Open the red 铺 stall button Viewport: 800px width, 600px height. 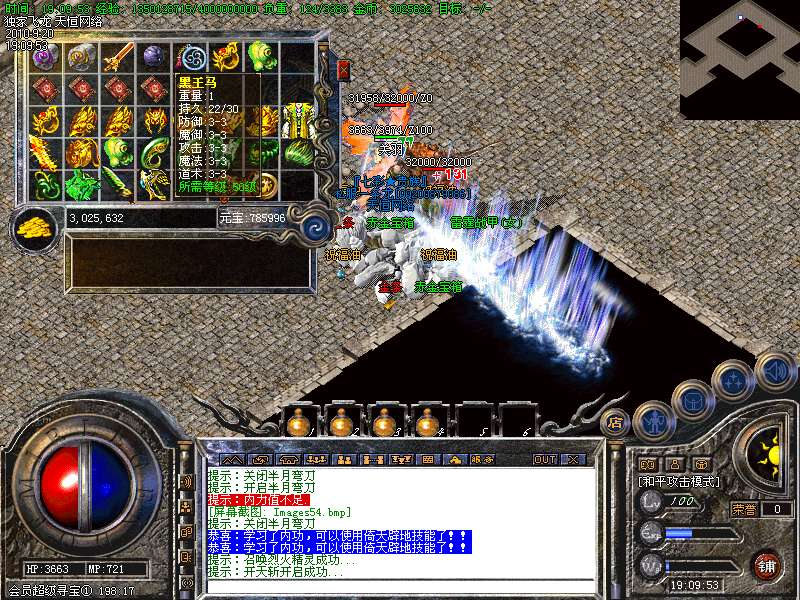point(766,565)
